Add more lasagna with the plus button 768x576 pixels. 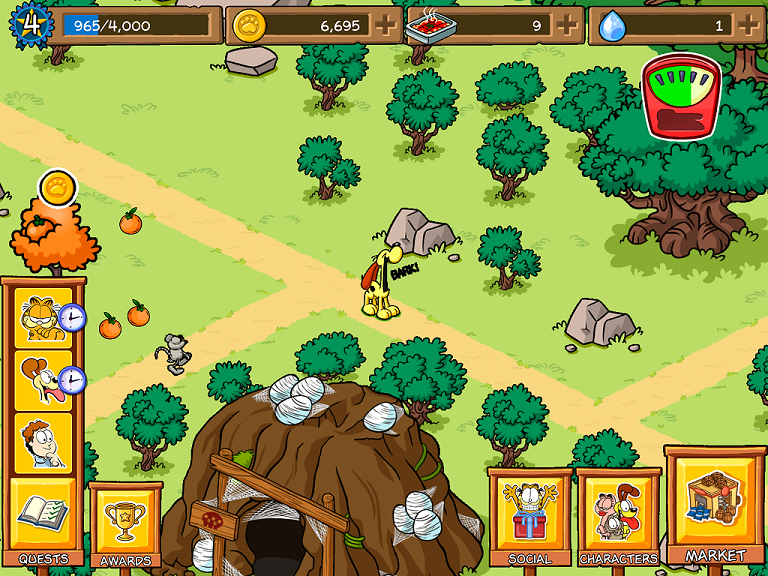point(567,25)
